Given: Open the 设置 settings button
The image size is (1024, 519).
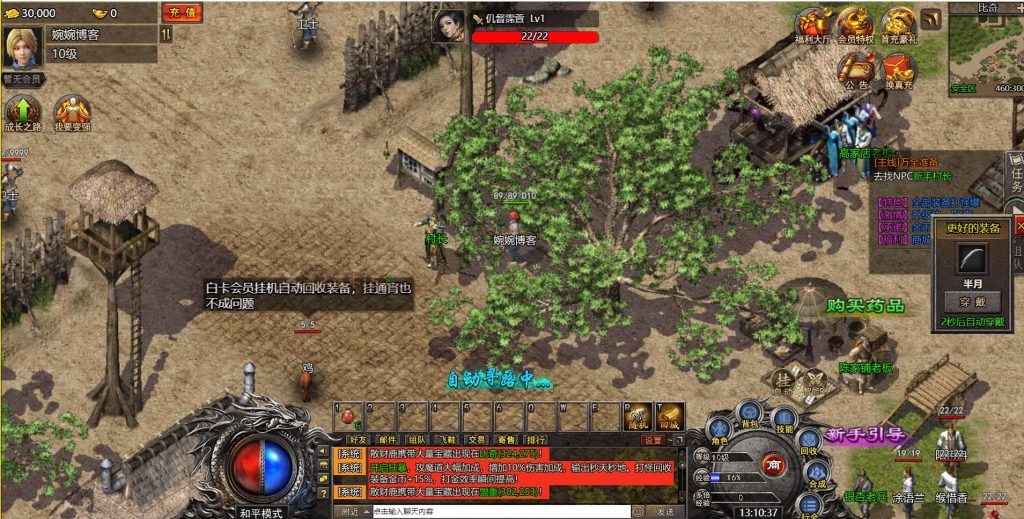Looking at the screenshot, I should (x=653, y=439).
